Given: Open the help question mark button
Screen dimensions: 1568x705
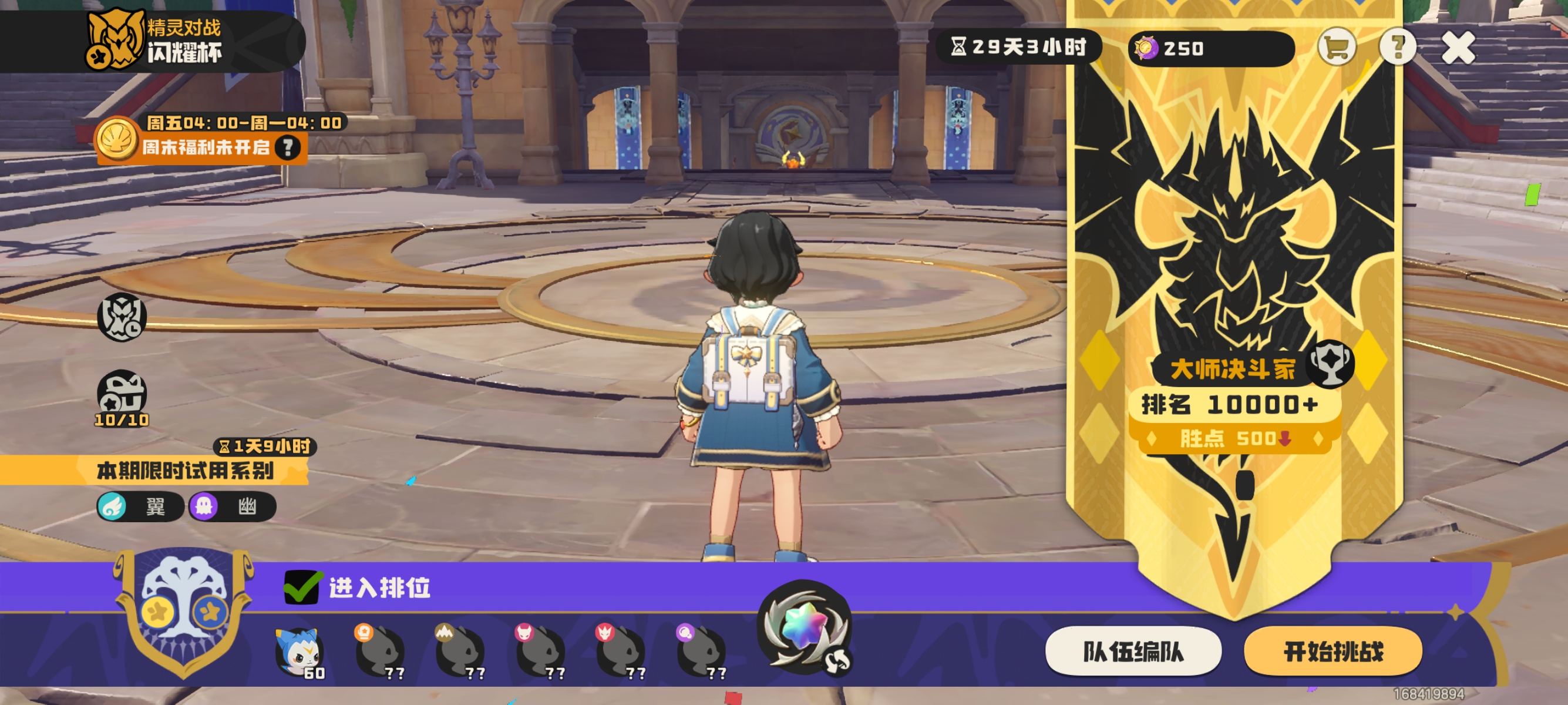Looking at the screenshot, I should [1397, 46].
